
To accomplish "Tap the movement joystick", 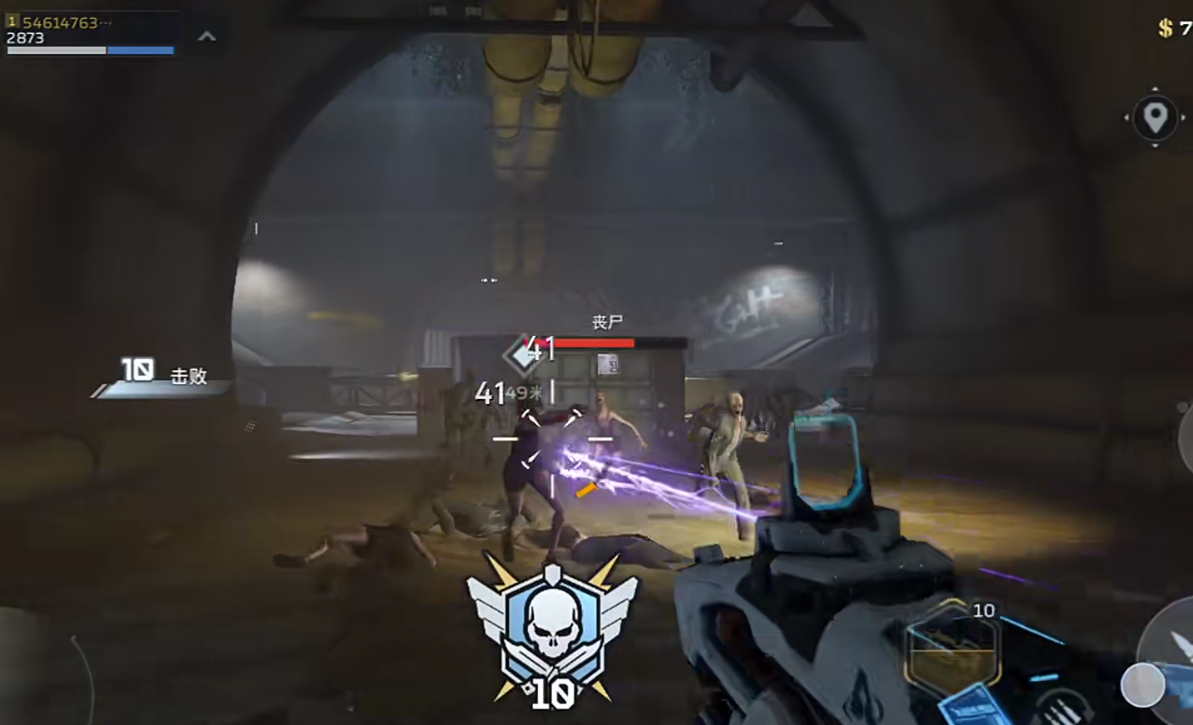I will [40, 670].
